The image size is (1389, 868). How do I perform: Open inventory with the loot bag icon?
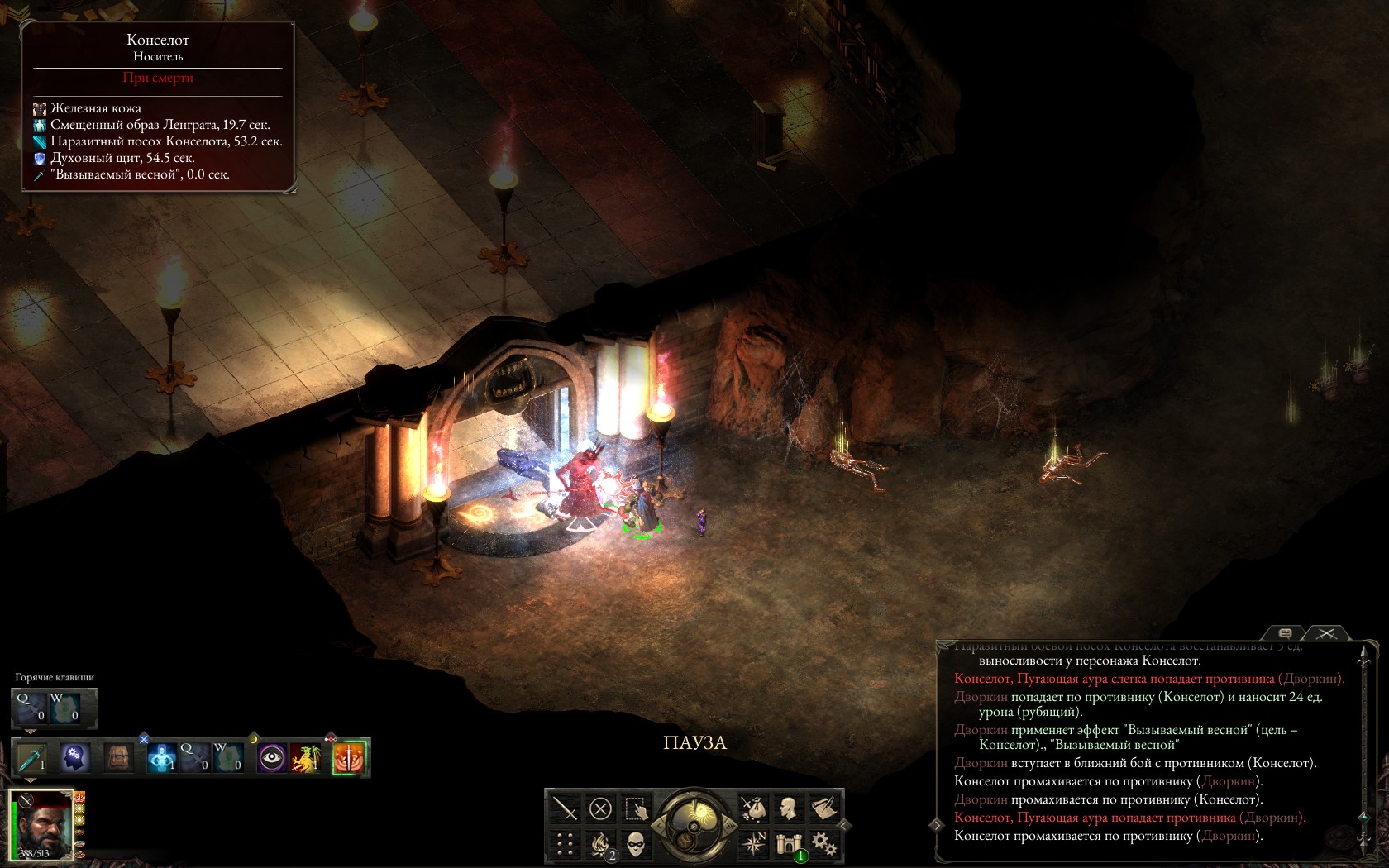(x=753, y=808)
